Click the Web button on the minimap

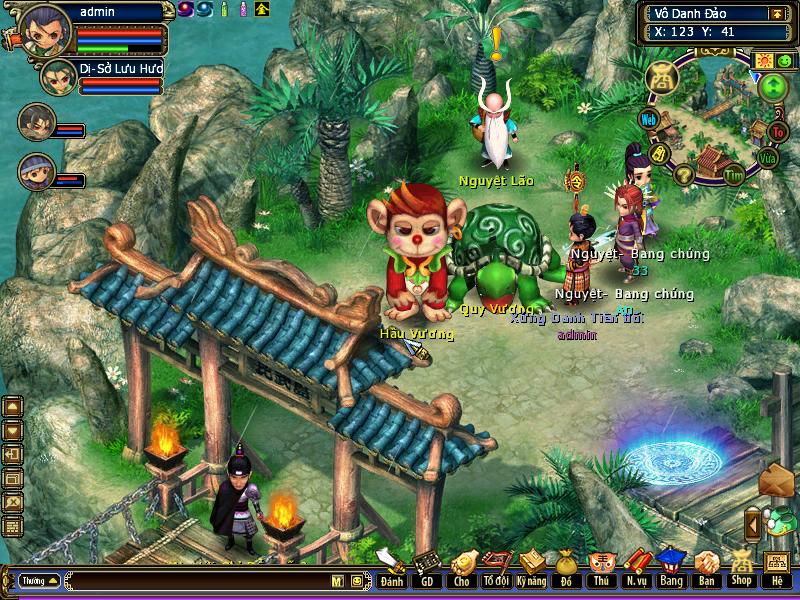(x=649, y=120)
